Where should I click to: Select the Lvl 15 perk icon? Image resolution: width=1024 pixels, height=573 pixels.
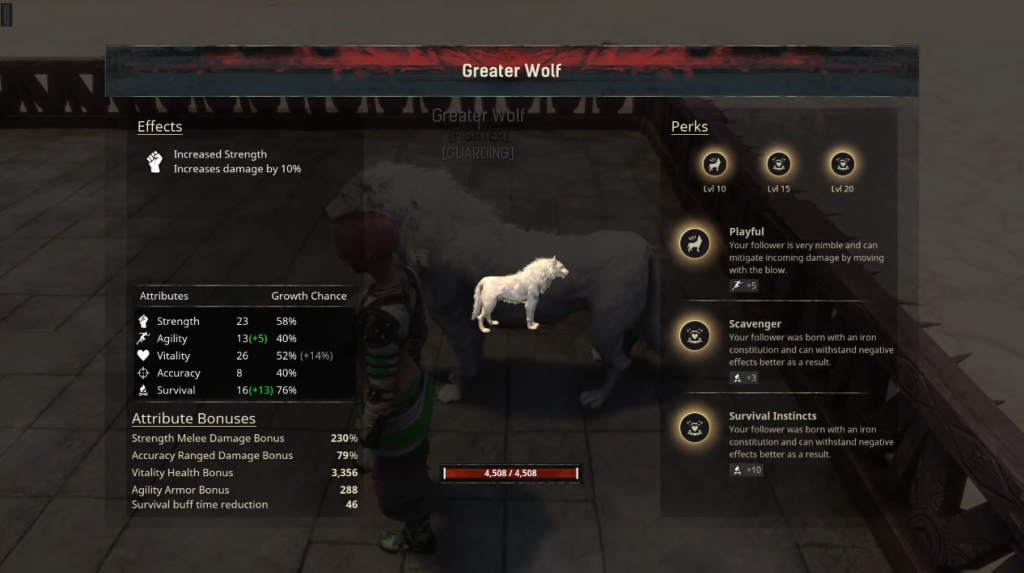pyautogui.click(x=778, y=164)
